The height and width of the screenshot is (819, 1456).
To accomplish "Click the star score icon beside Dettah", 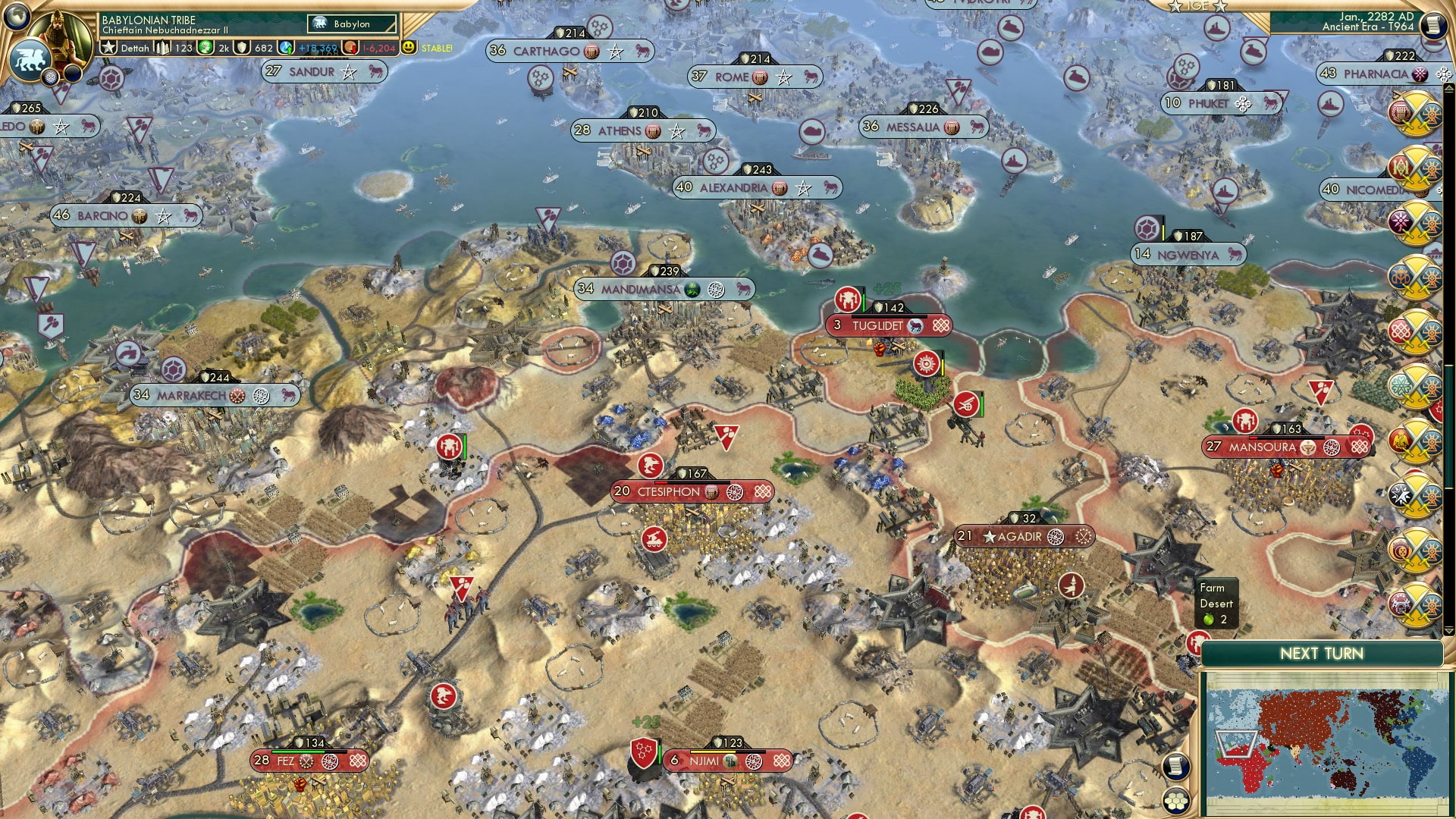I will [x=110, y=47].
